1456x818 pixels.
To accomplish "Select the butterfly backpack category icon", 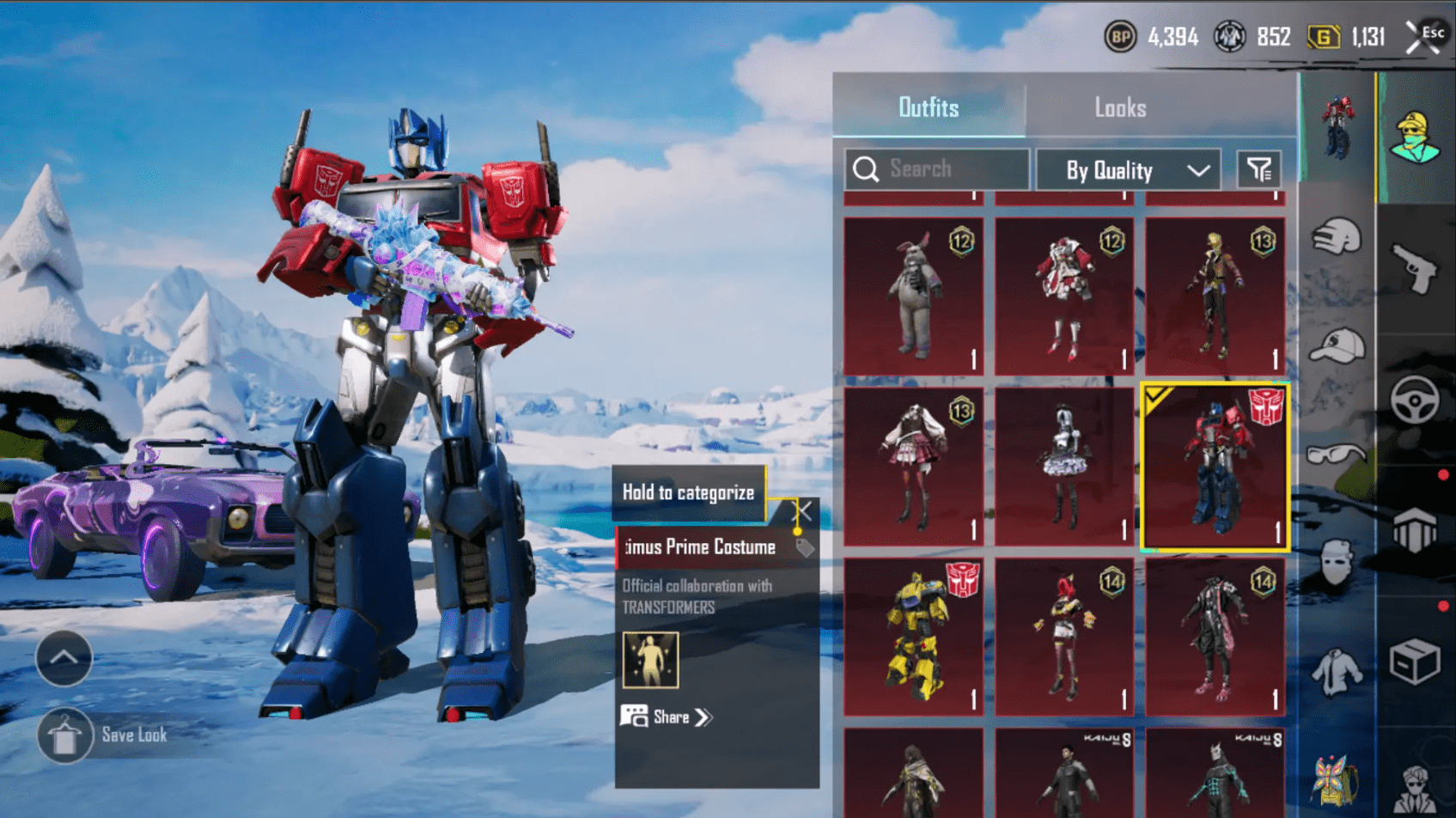I will [x=1337, y=780].
